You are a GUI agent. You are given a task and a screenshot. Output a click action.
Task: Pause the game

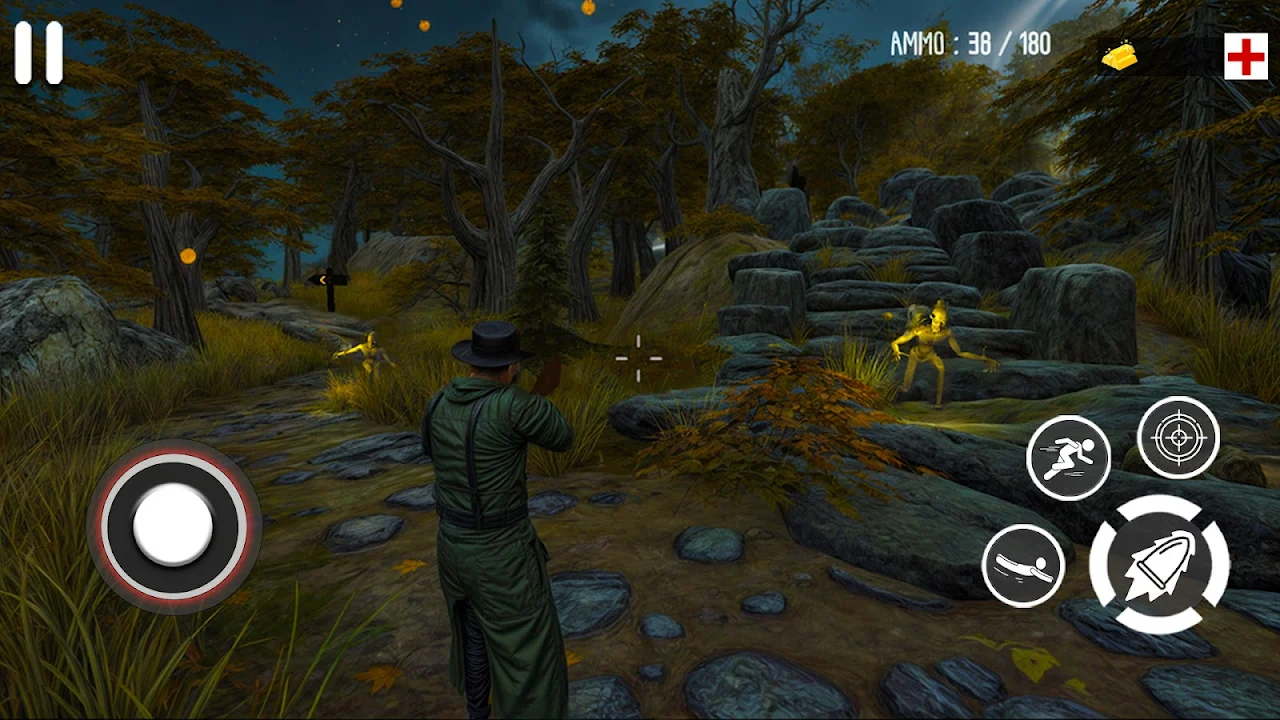point(39,53)
